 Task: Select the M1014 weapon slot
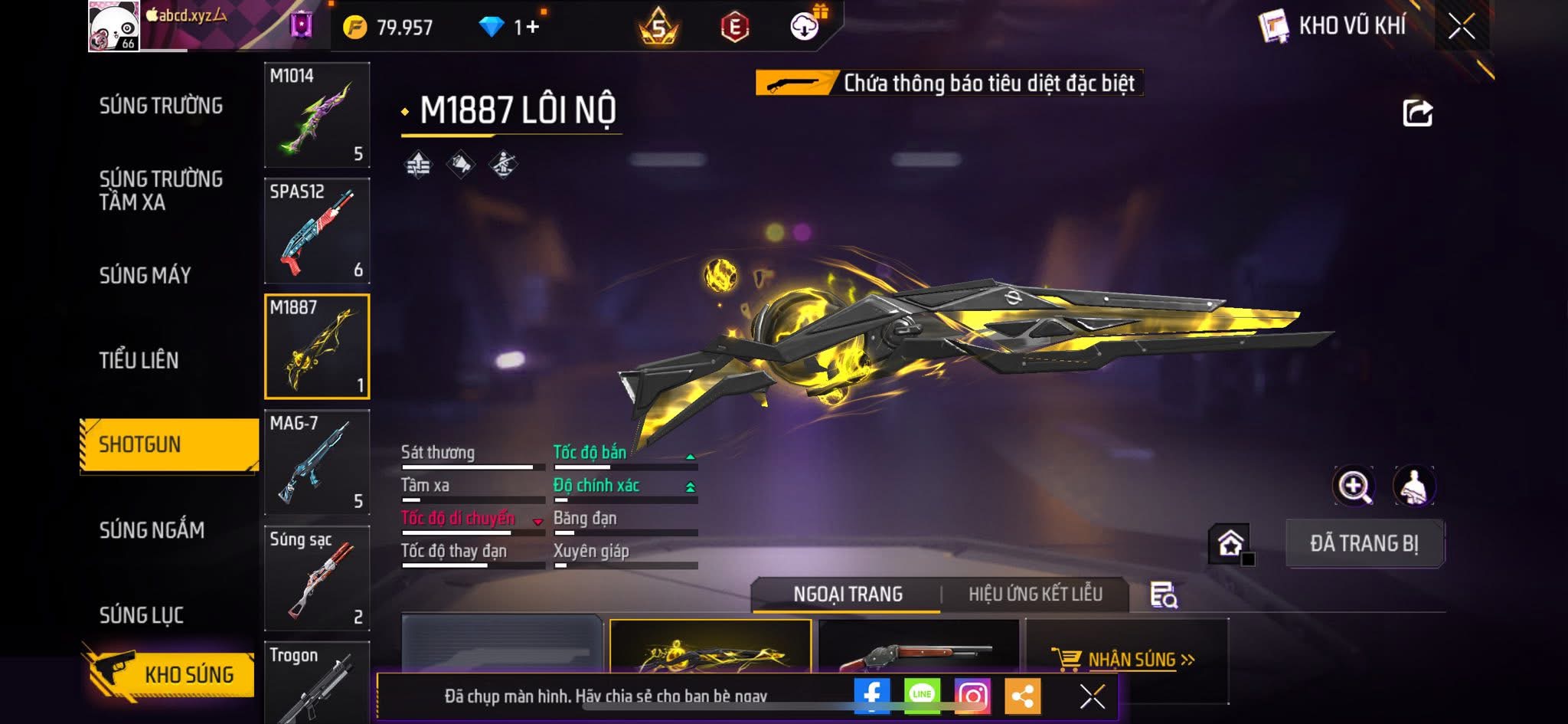tap(317, 115)
